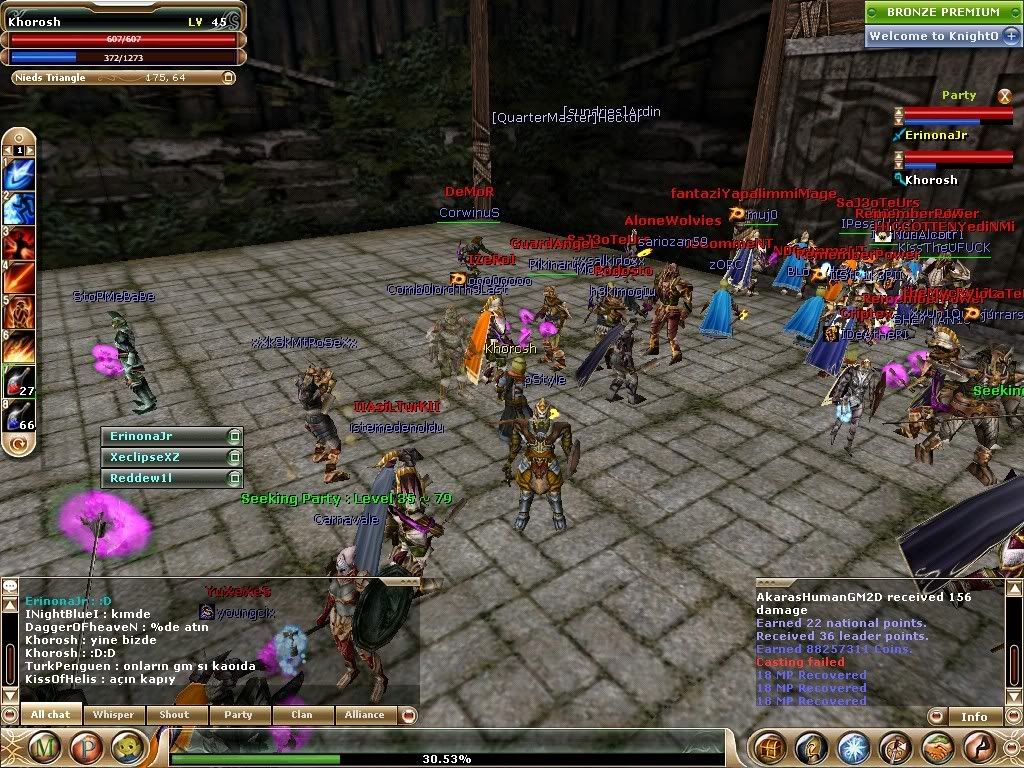Select the All chat tab
The width and height of the screenshot is (1024, 768).
(51, 715)
